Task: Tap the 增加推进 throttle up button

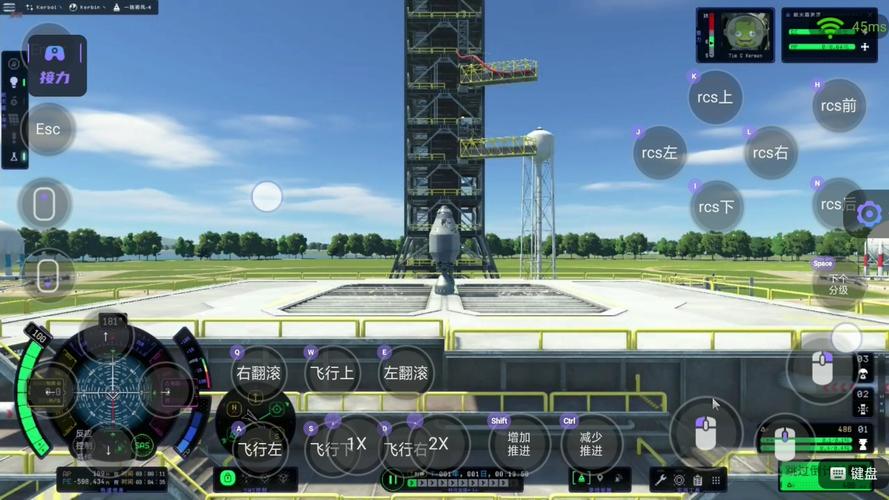Action: coord(518,444)
